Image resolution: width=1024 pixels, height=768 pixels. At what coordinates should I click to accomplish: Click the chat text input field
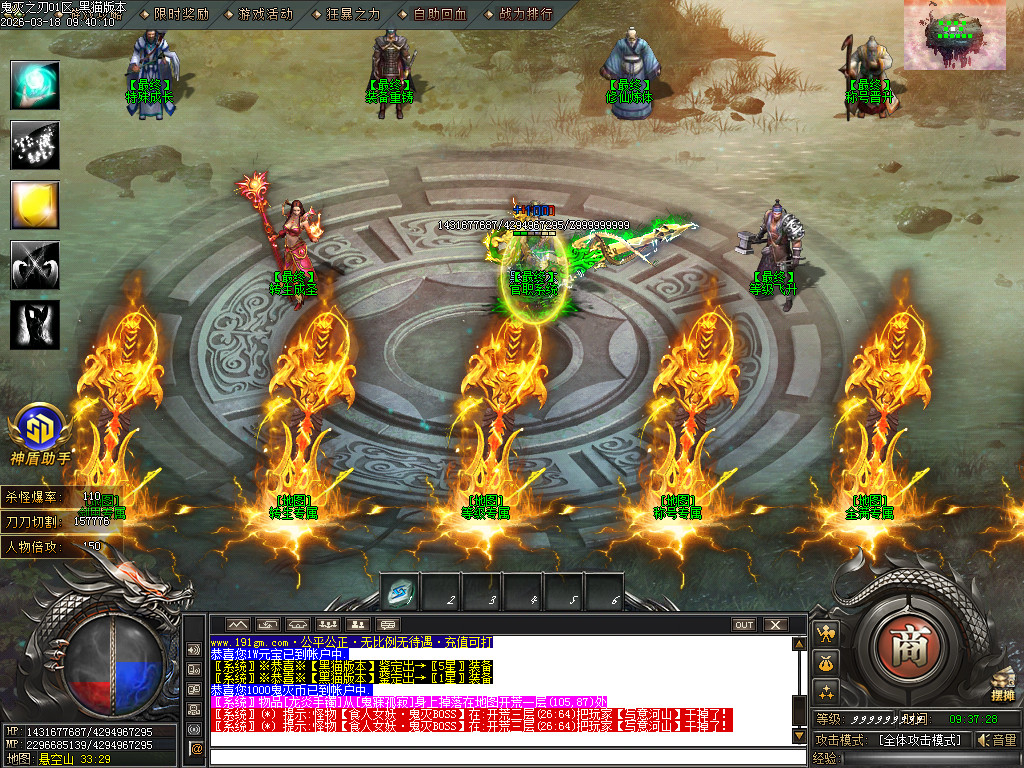500,755
